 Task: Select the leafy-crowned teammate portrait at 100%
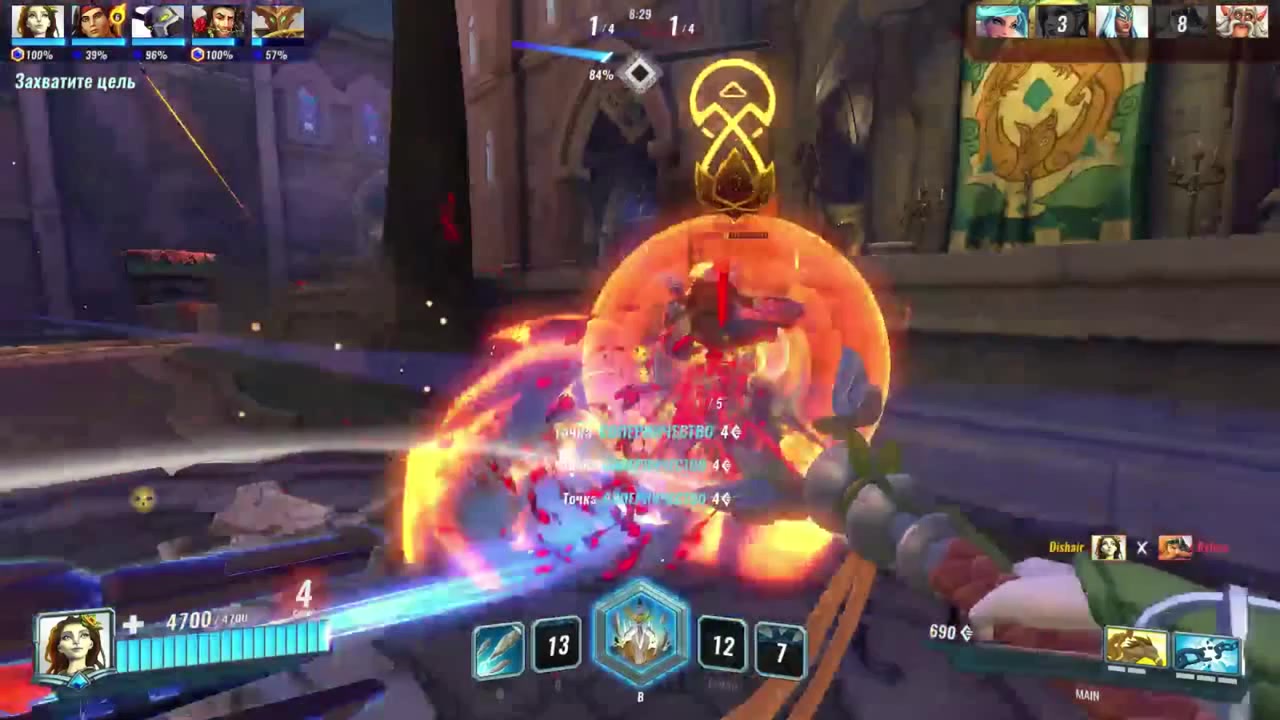click(x=38, y=22)
